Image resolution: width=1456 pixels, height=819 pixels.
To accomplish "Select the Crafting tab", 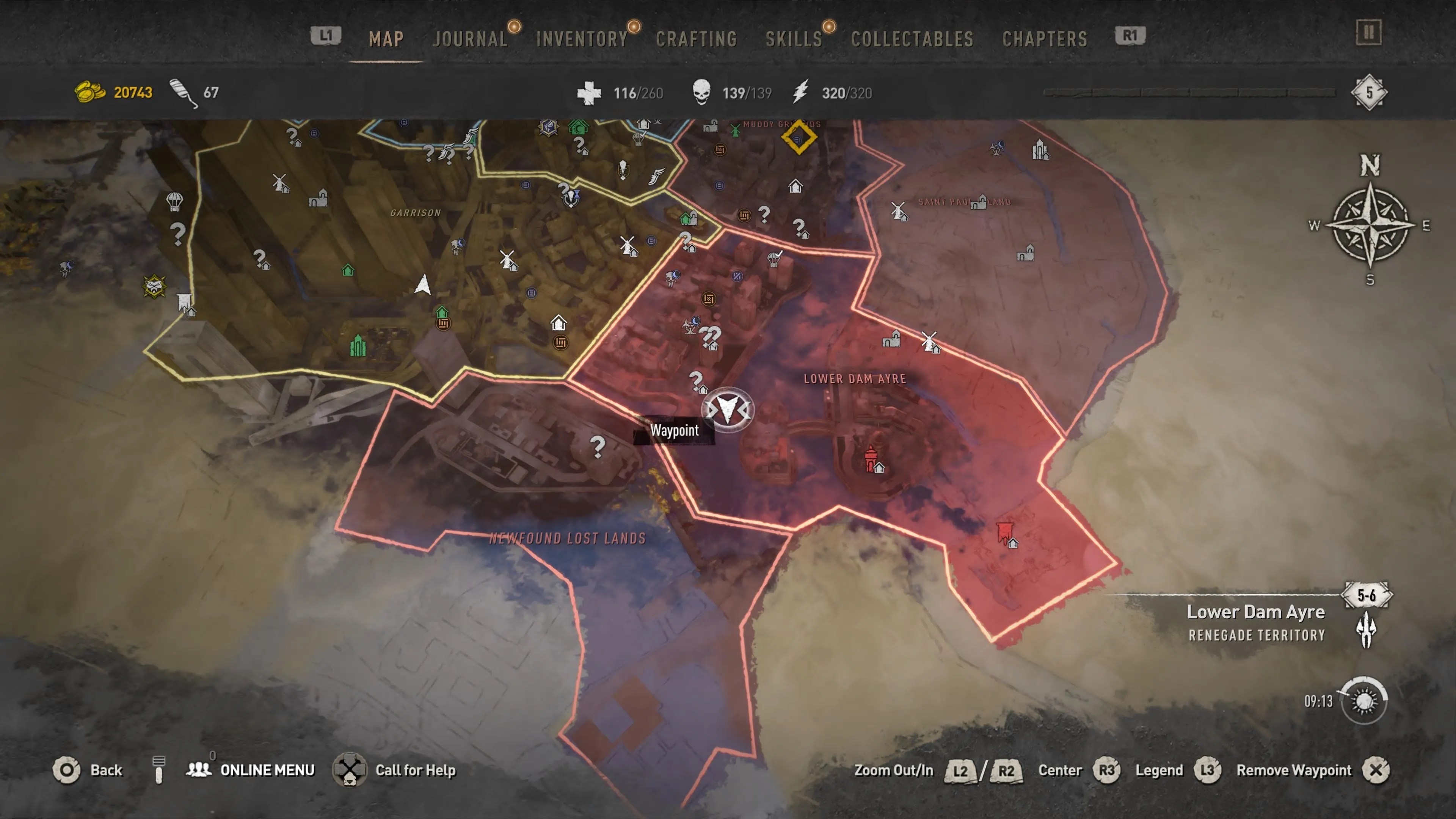I will (697, 39).
